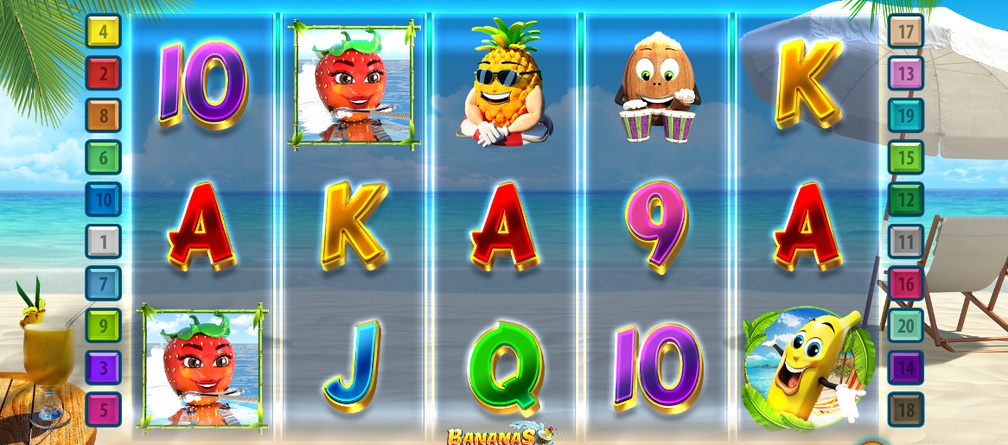
Task: Choose the purple payline 3 button
Action: (103, 367)
